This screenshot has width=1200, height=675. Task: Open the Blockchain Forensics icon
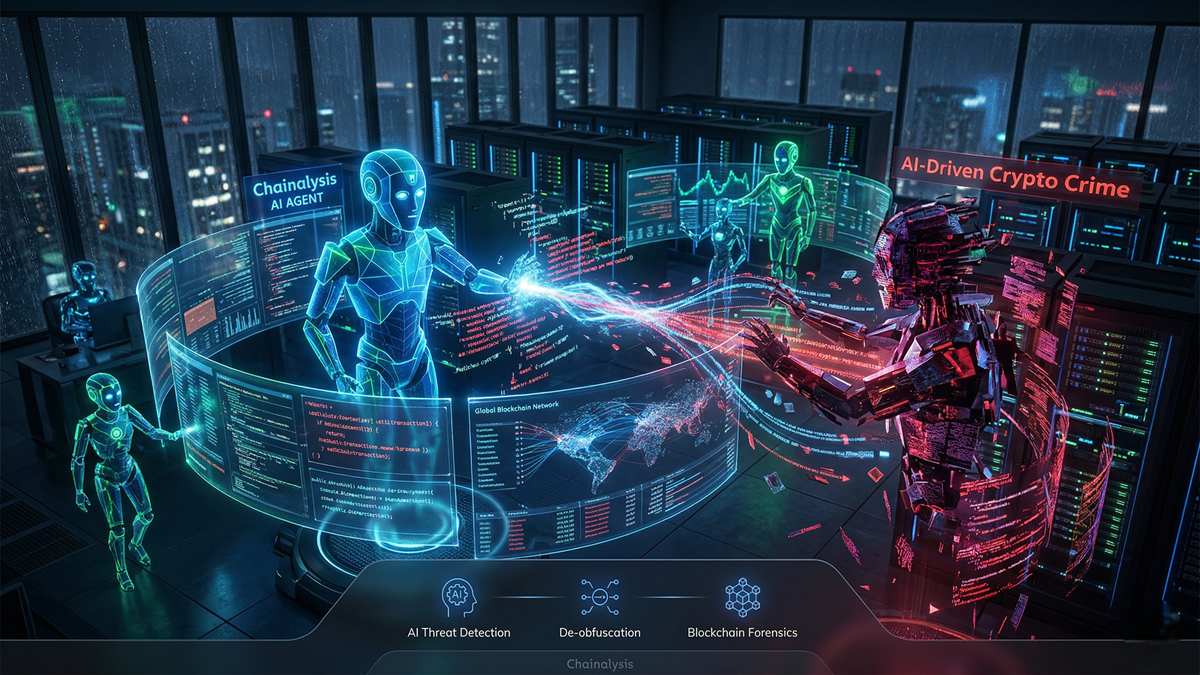(742, 598)
